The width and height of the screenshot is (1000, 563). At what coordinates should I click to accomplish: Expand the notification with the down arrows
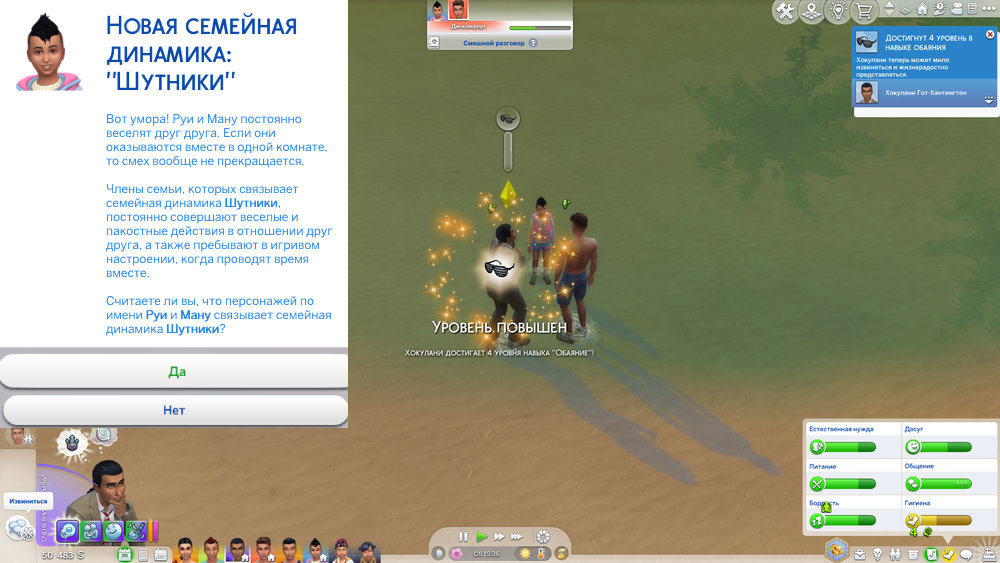click(x=988, y=100)
